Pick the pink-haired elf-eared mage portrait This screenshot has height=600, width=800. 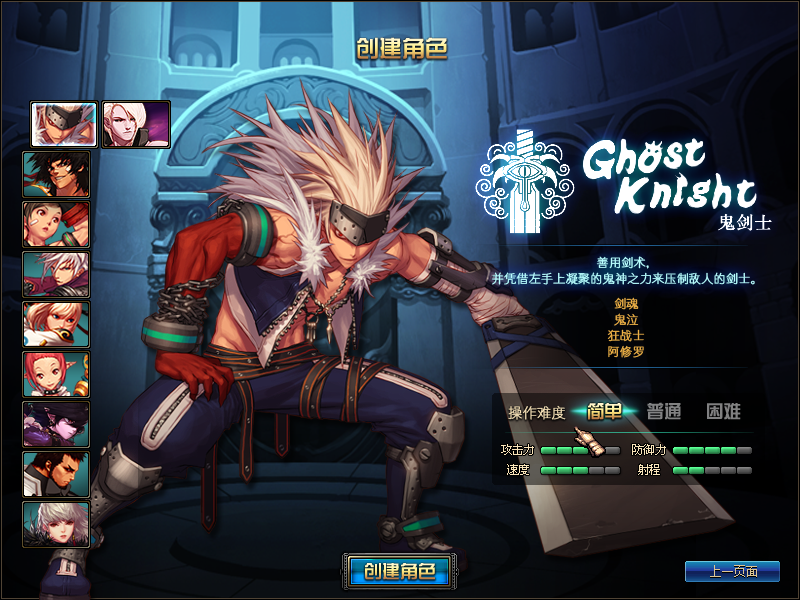[x=56, y=374]
